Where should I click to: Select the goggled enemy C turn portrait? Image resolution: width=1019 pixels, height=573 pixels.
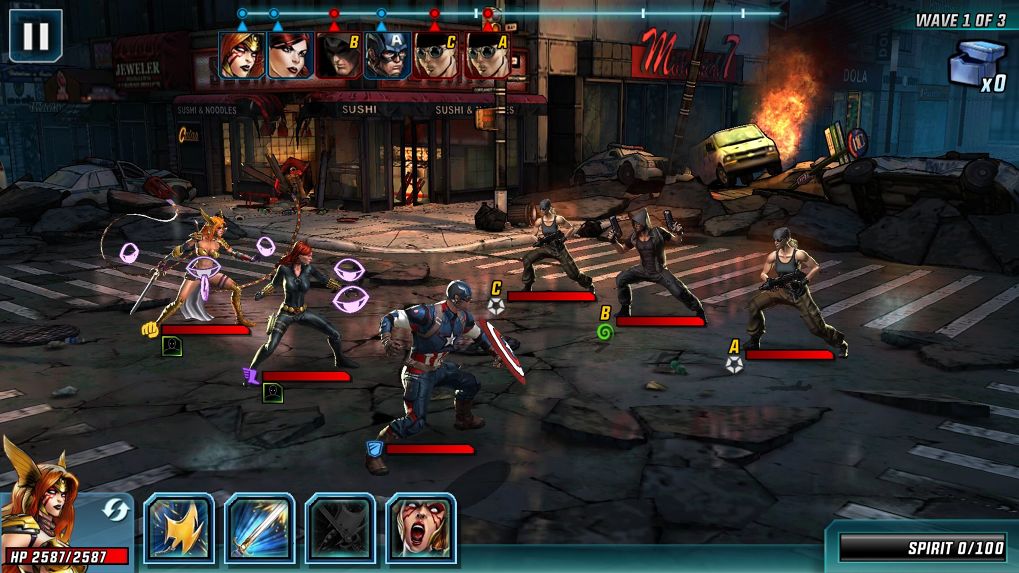[437, 55]
